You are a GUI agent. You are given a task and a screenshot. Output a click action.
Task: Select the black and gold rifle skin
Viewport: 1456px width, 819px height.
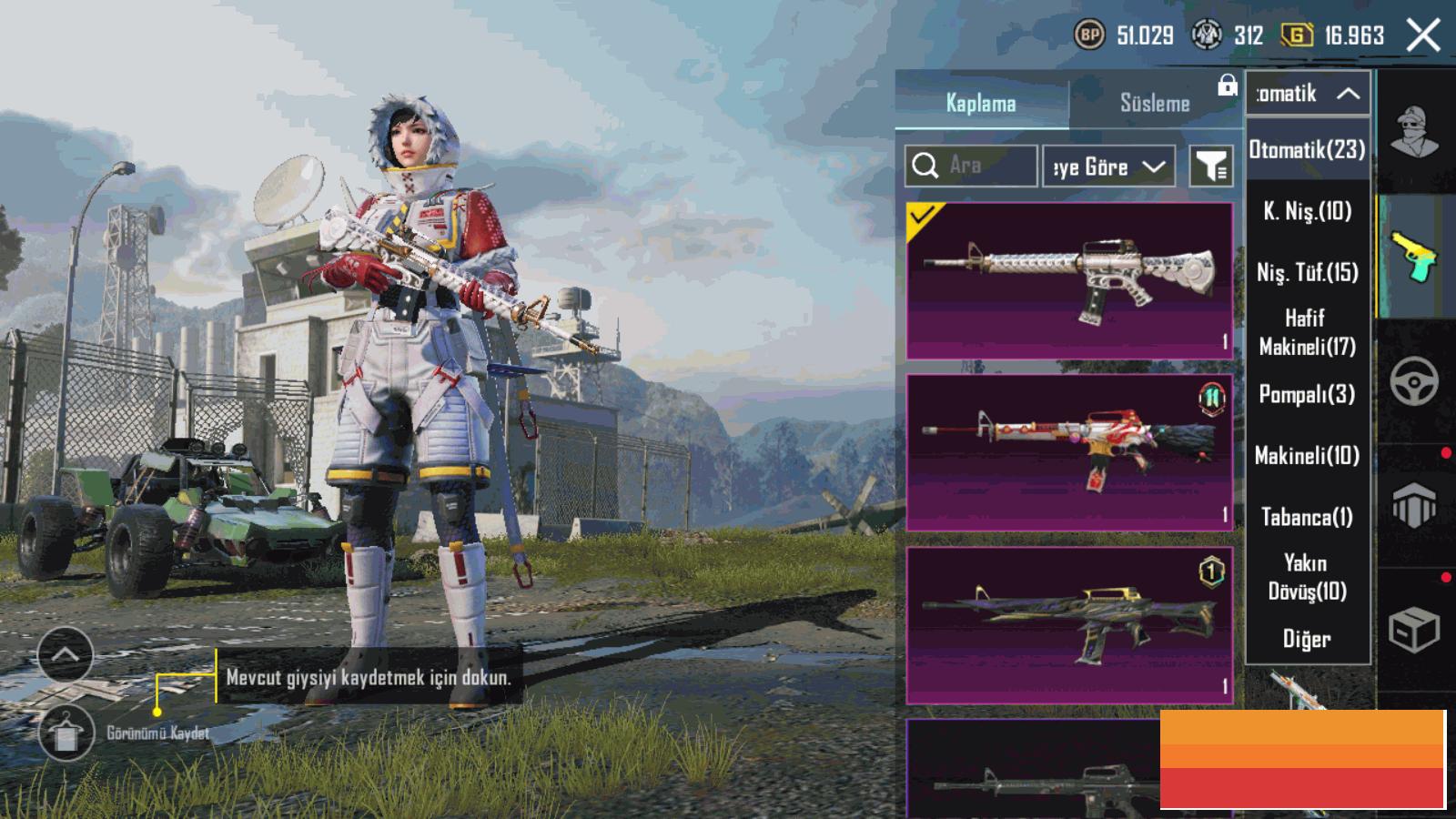point(1069,624)
